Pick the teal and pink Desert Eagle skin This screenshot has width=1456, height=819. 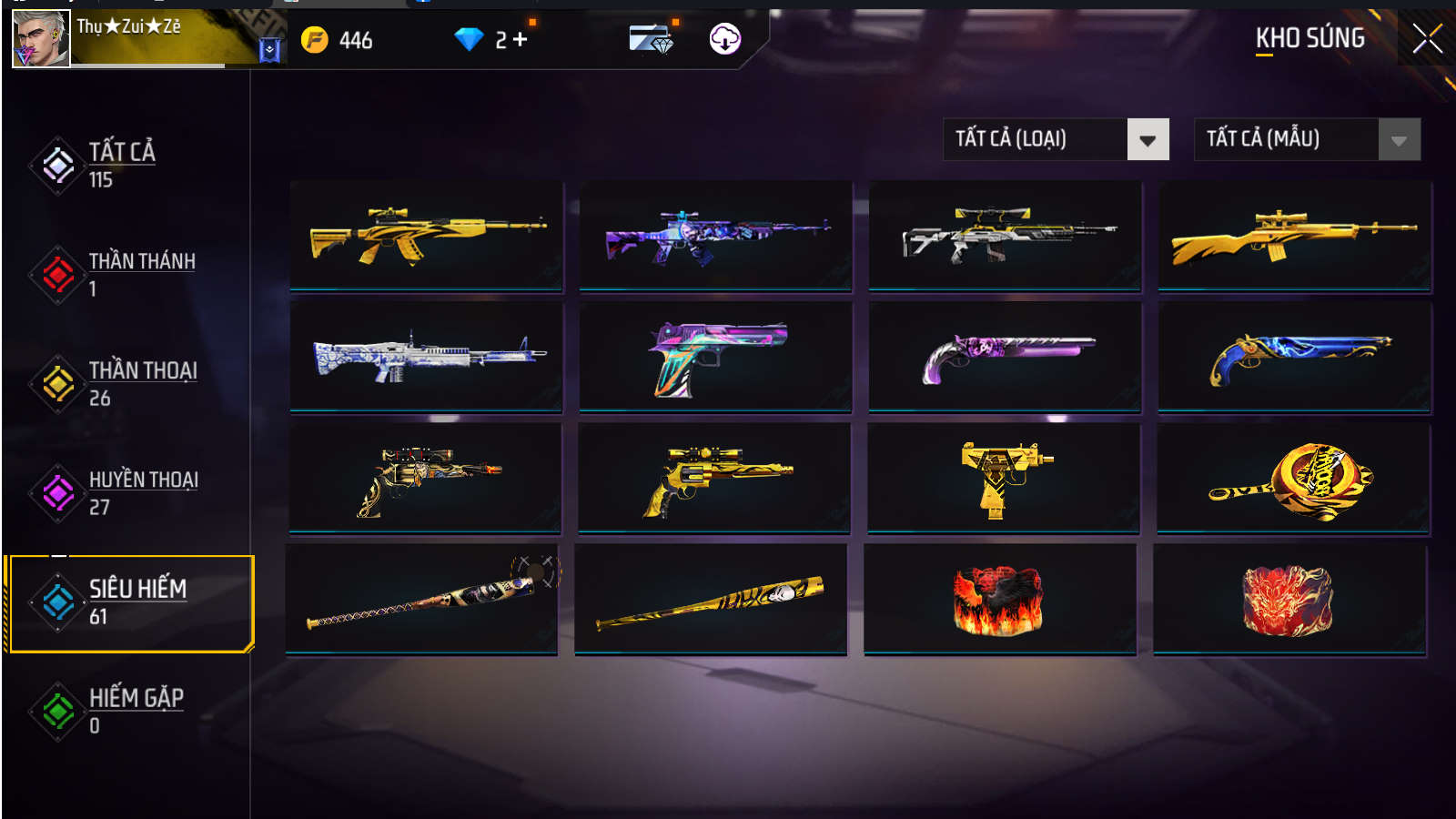(715, 357)
